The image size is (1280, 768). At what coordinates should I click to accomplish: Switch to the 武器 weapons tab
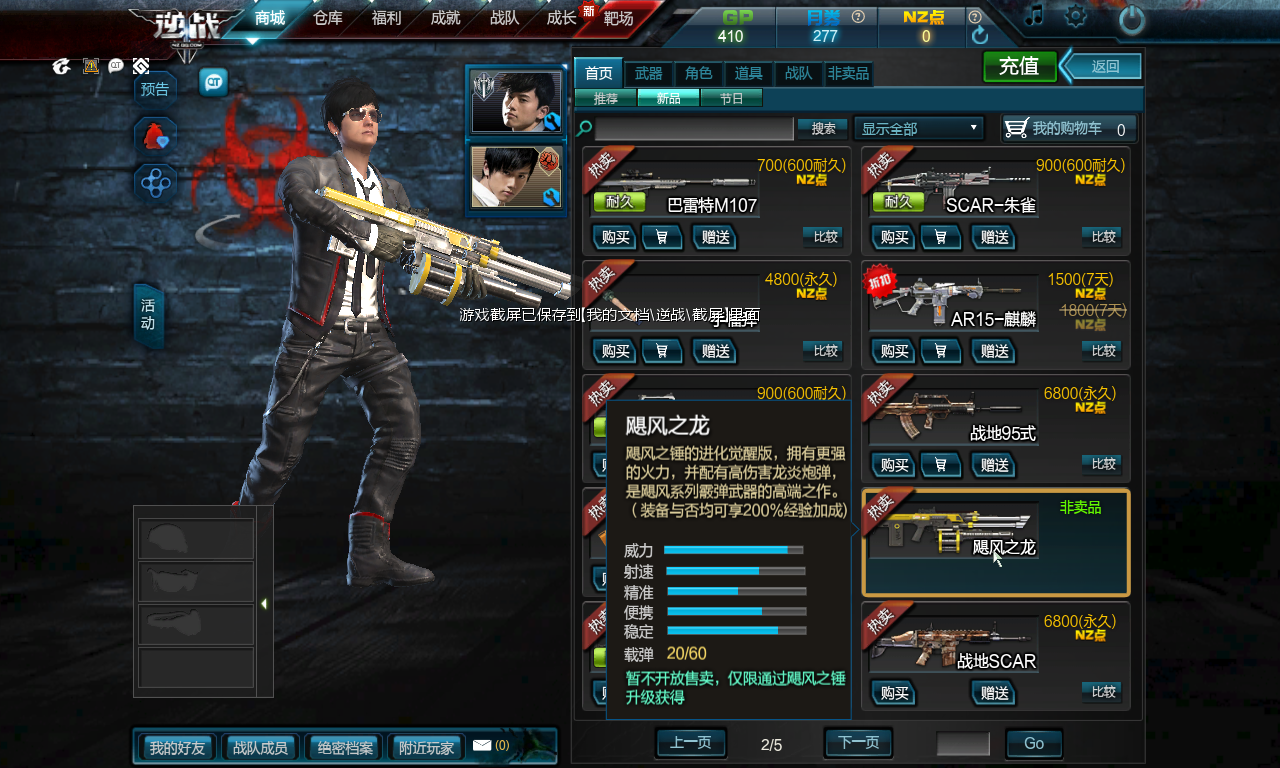point(649,74)
